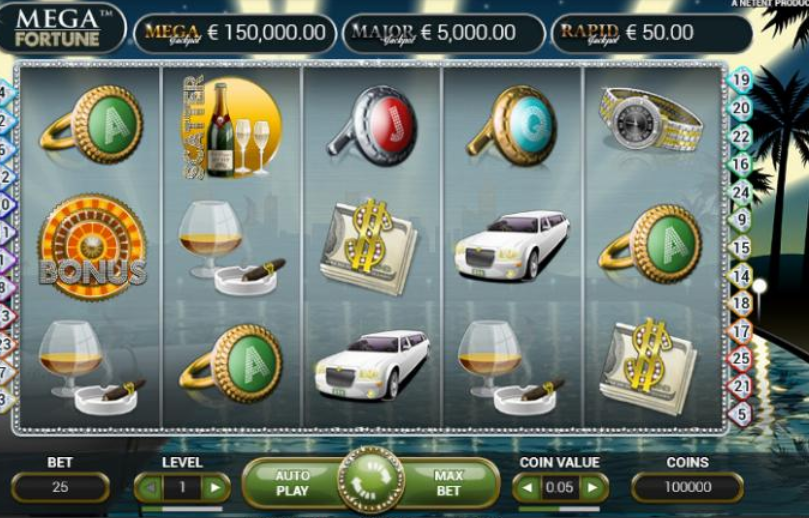Increase the bet Level
The width and height of the screenshot is (809, 518).
tap(214, 488)
